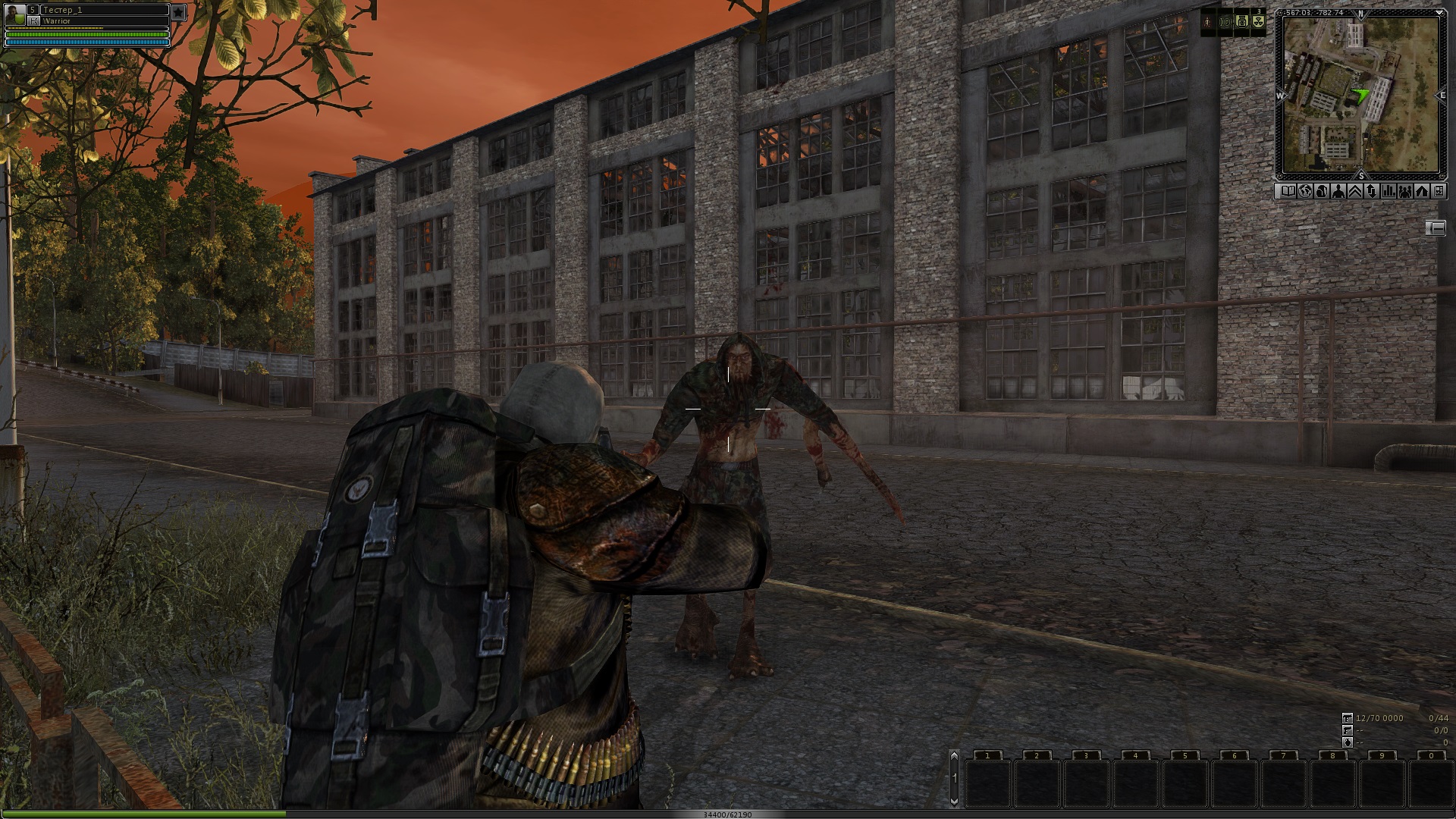This screenshot has height=819, width=1456.
Task: Click the up-down arrows exchange icon
Action: (1372, 192)
